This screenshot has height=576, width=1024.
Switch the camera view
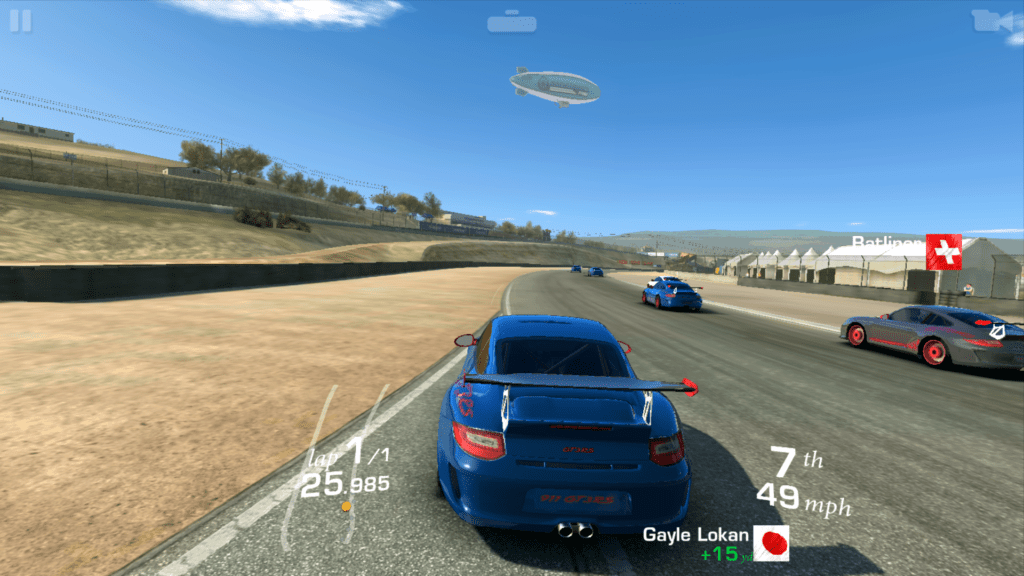tap(995, 21)
